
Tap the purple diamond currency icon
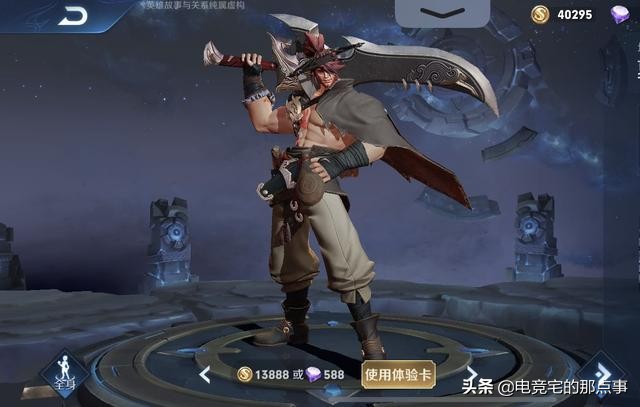click(620, 14)
